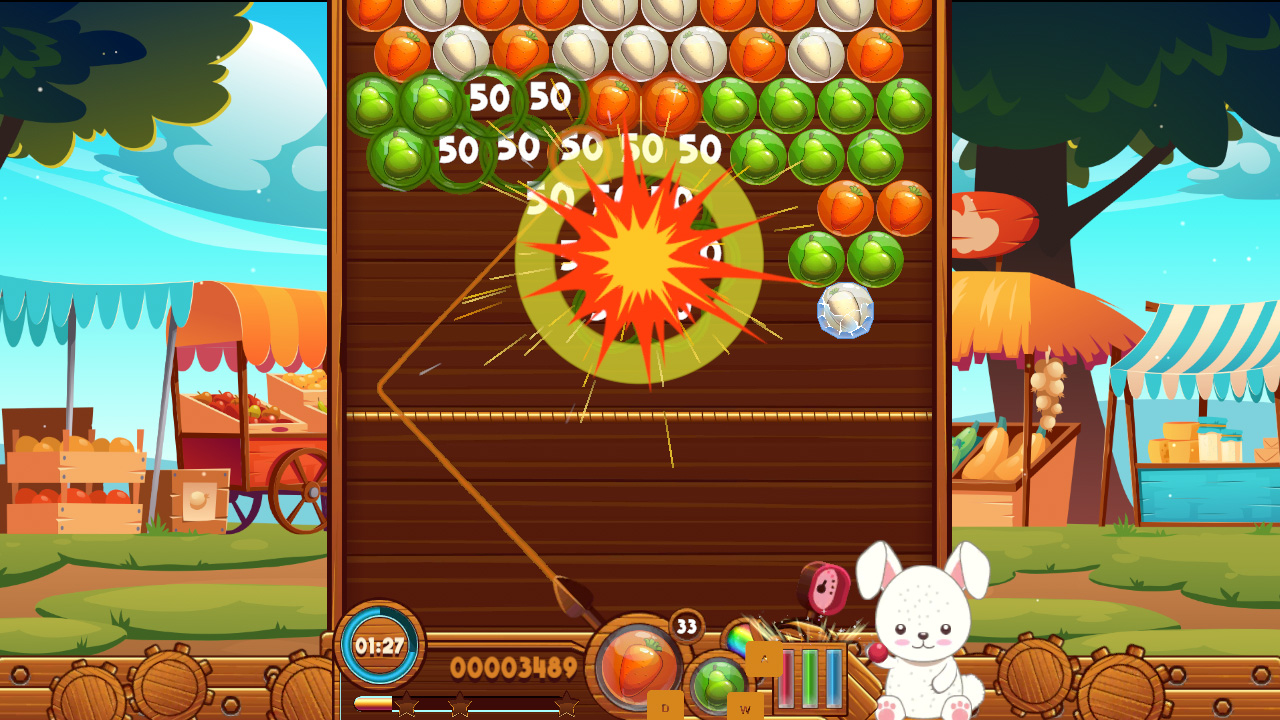
Task: Select the green potion vial
Action: pyautogui.click(x=808, y=678)
